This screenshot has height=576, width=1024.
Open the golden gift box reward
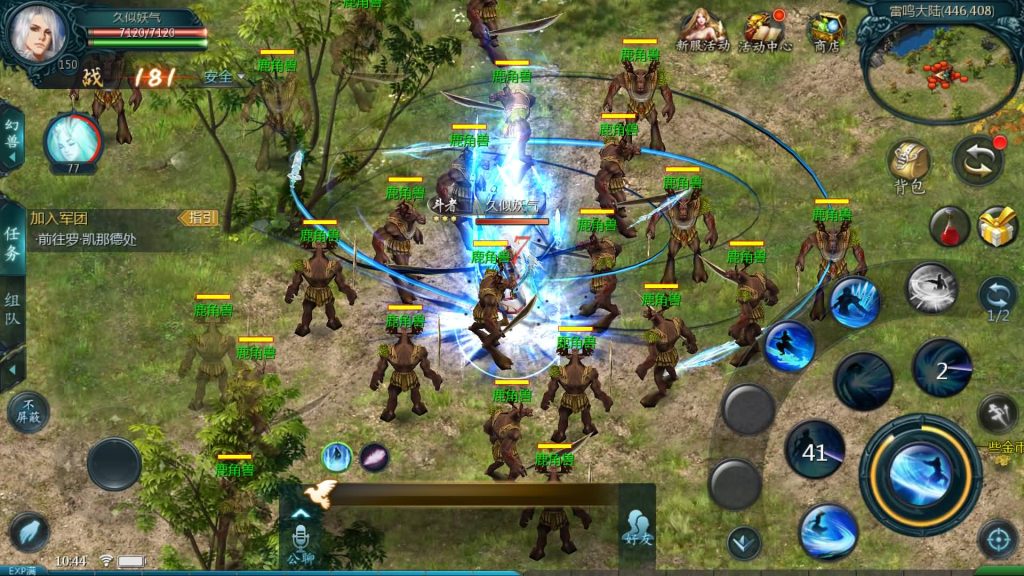[996, 226]
